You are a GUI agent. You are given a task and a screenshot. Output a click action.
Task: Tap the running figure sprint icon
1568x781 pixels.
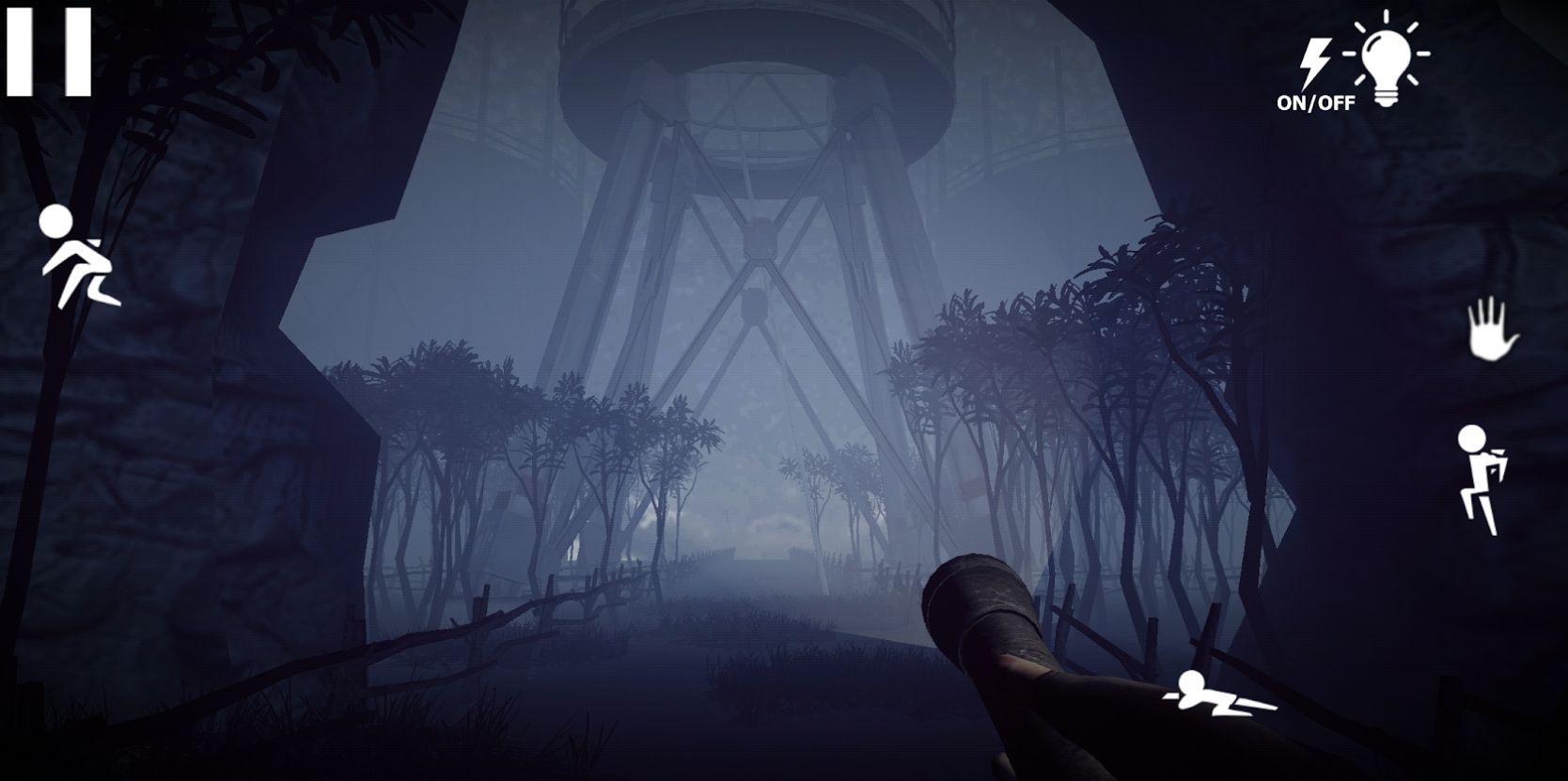point(75,257)
